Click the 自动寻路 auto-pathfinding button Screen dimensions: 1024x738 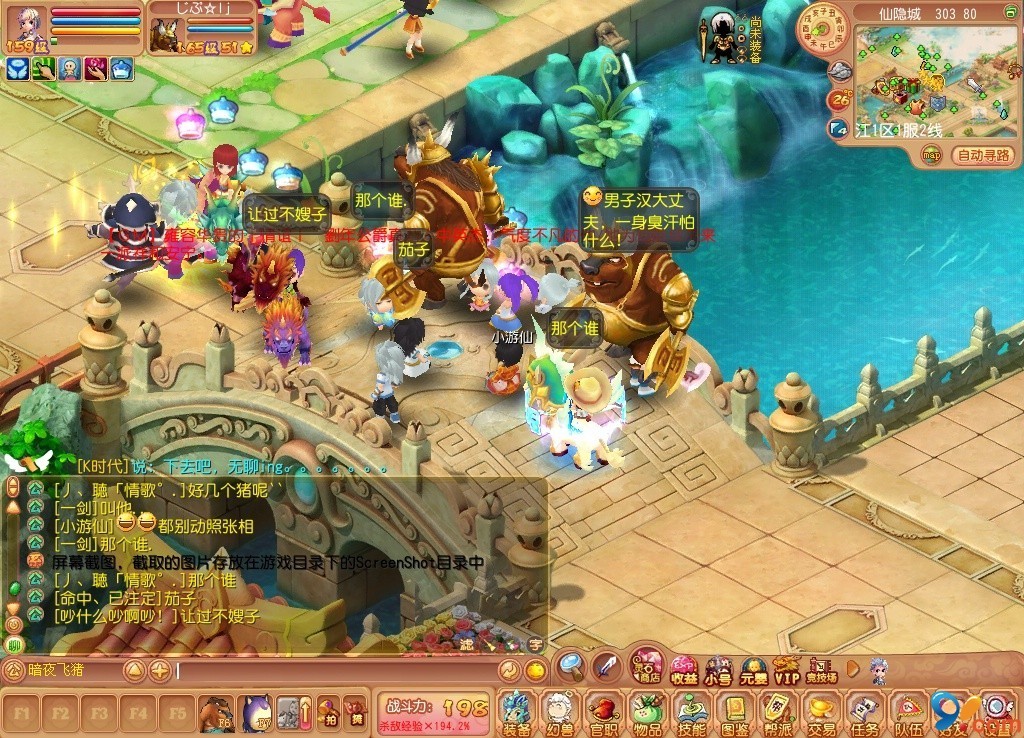(x=984, y=155)
